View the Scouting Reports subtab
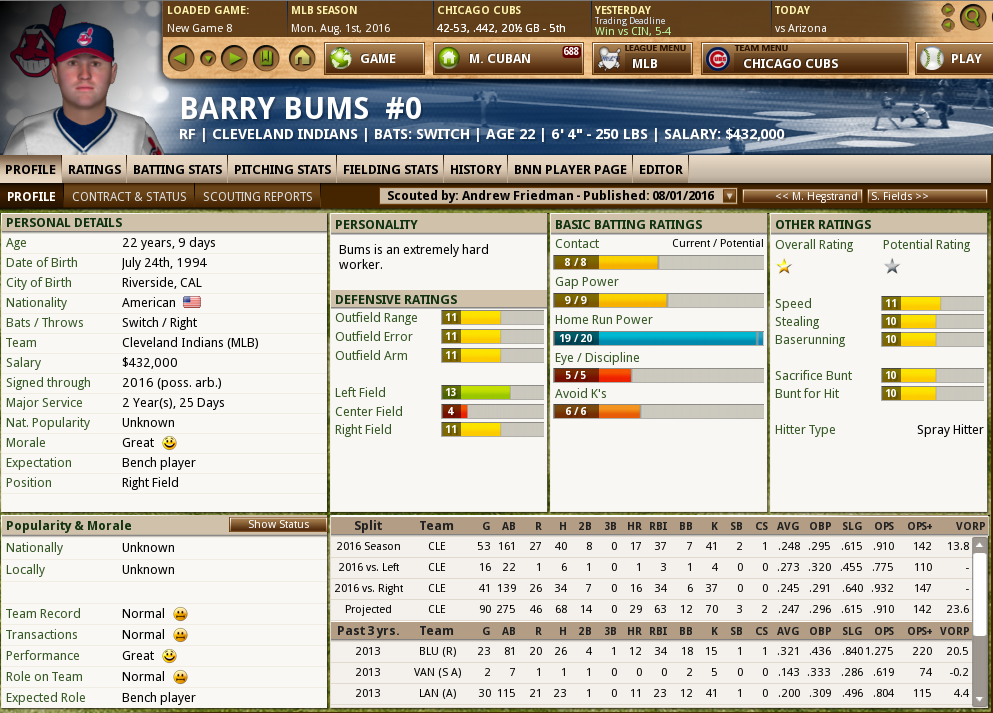The width and height of the screenshot is (993, 713). [258, 196]
